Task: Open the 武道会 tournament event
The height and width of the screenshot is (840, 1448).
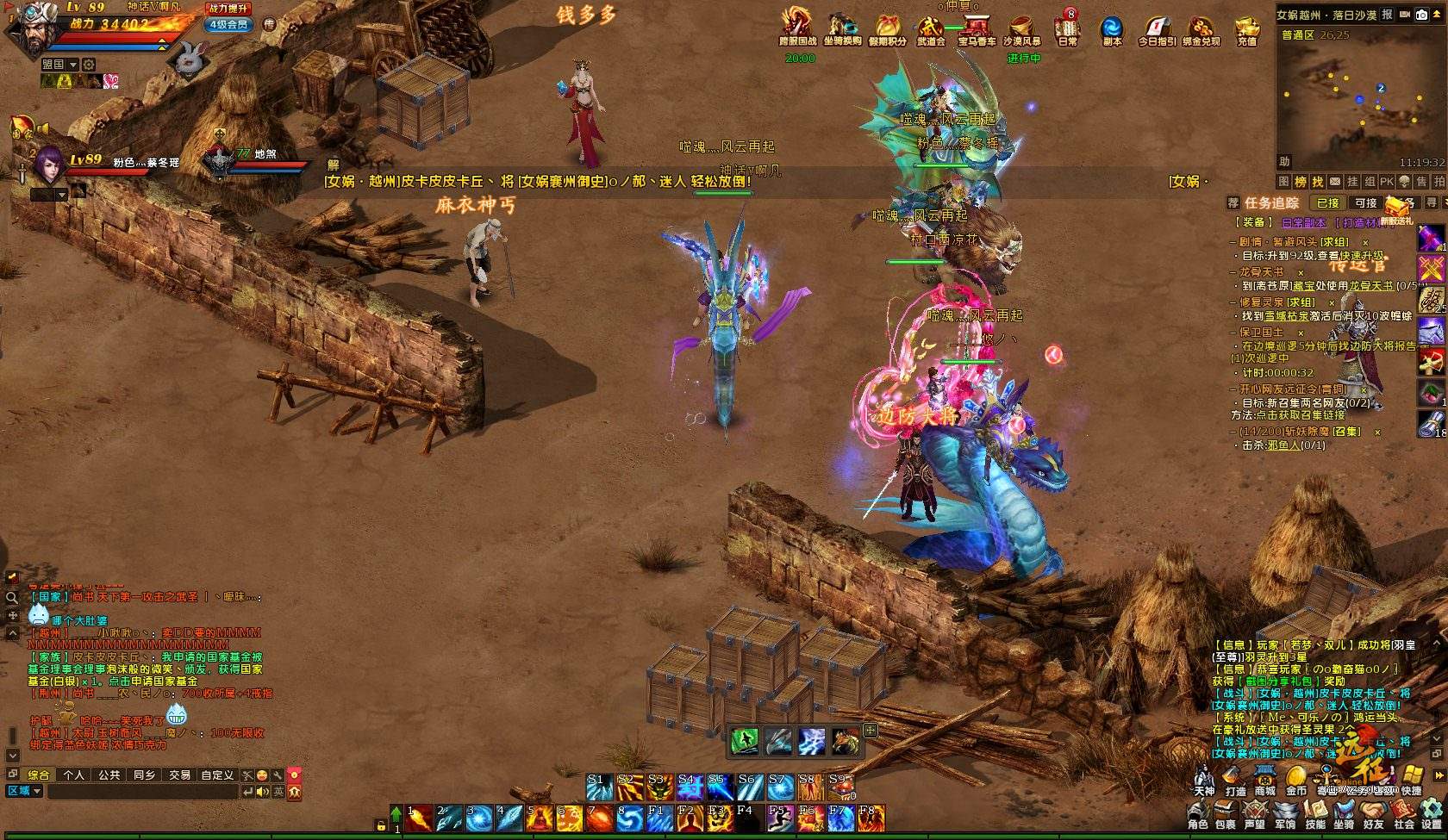Action: [931, 29]
